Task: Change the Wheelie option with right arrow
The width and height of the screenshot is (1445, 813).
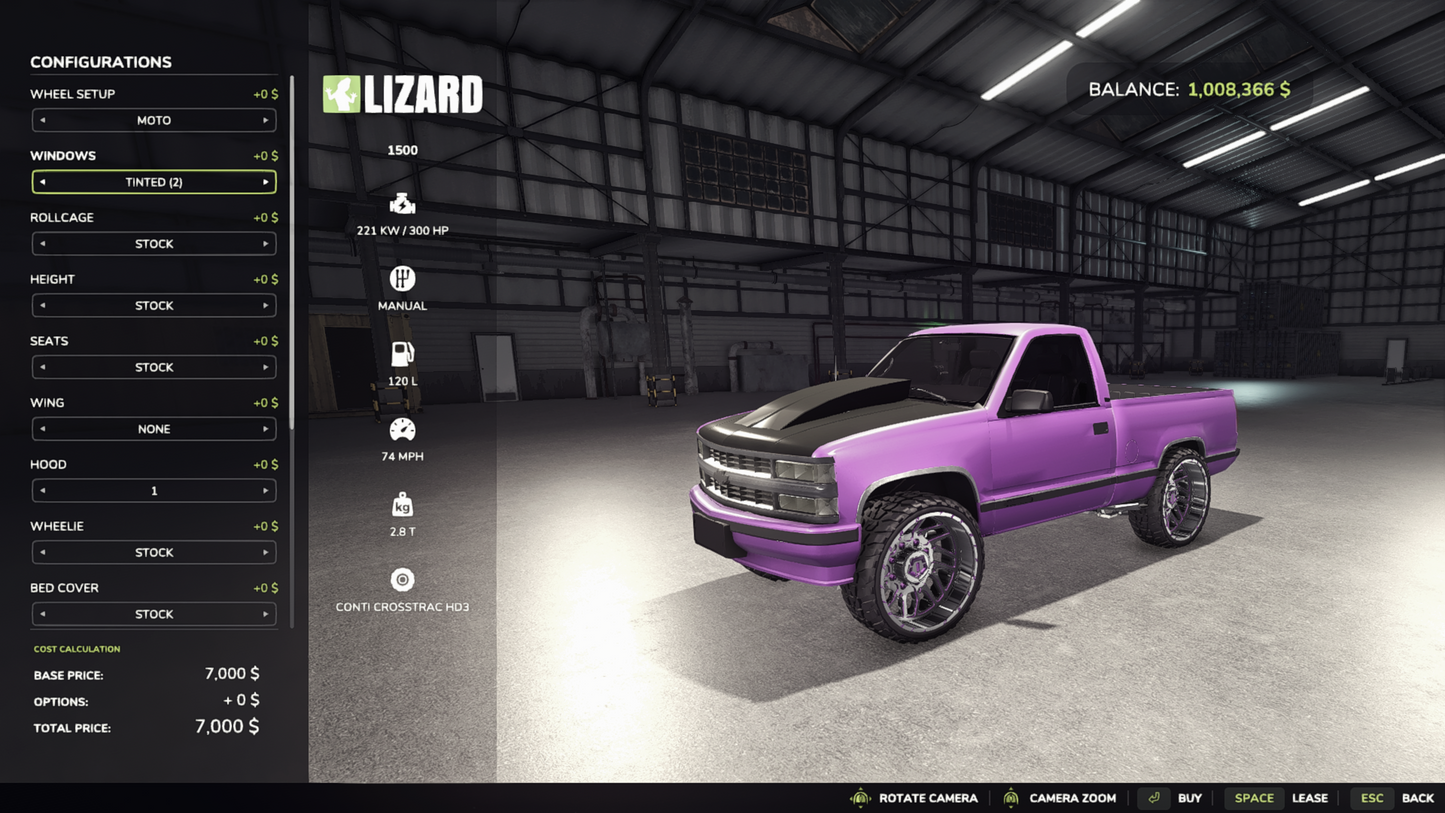Action: tap(265, 553)
